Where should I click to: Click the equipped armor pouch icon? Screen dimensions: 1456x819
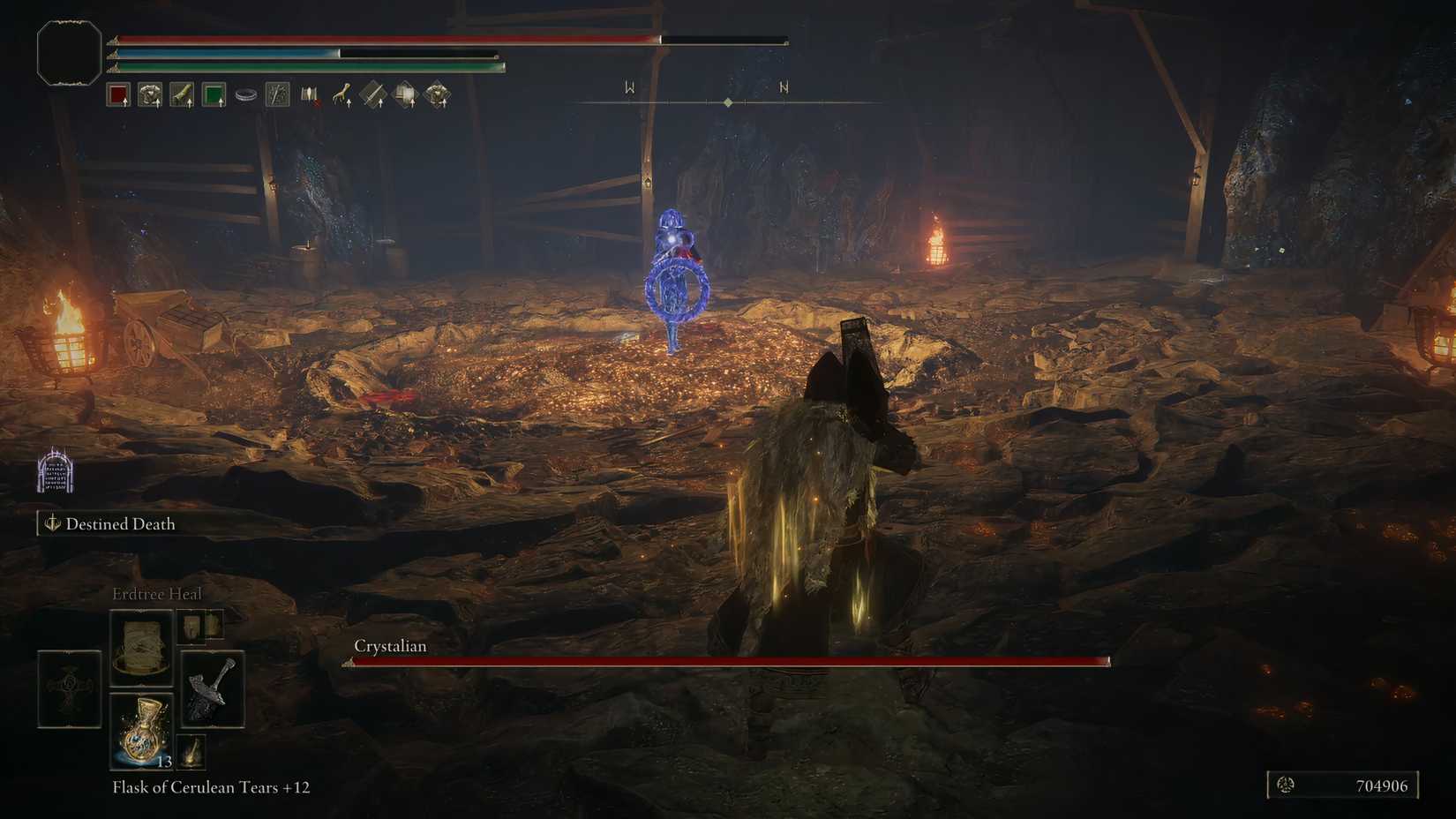pyautogui.click(x=150, y=94)
